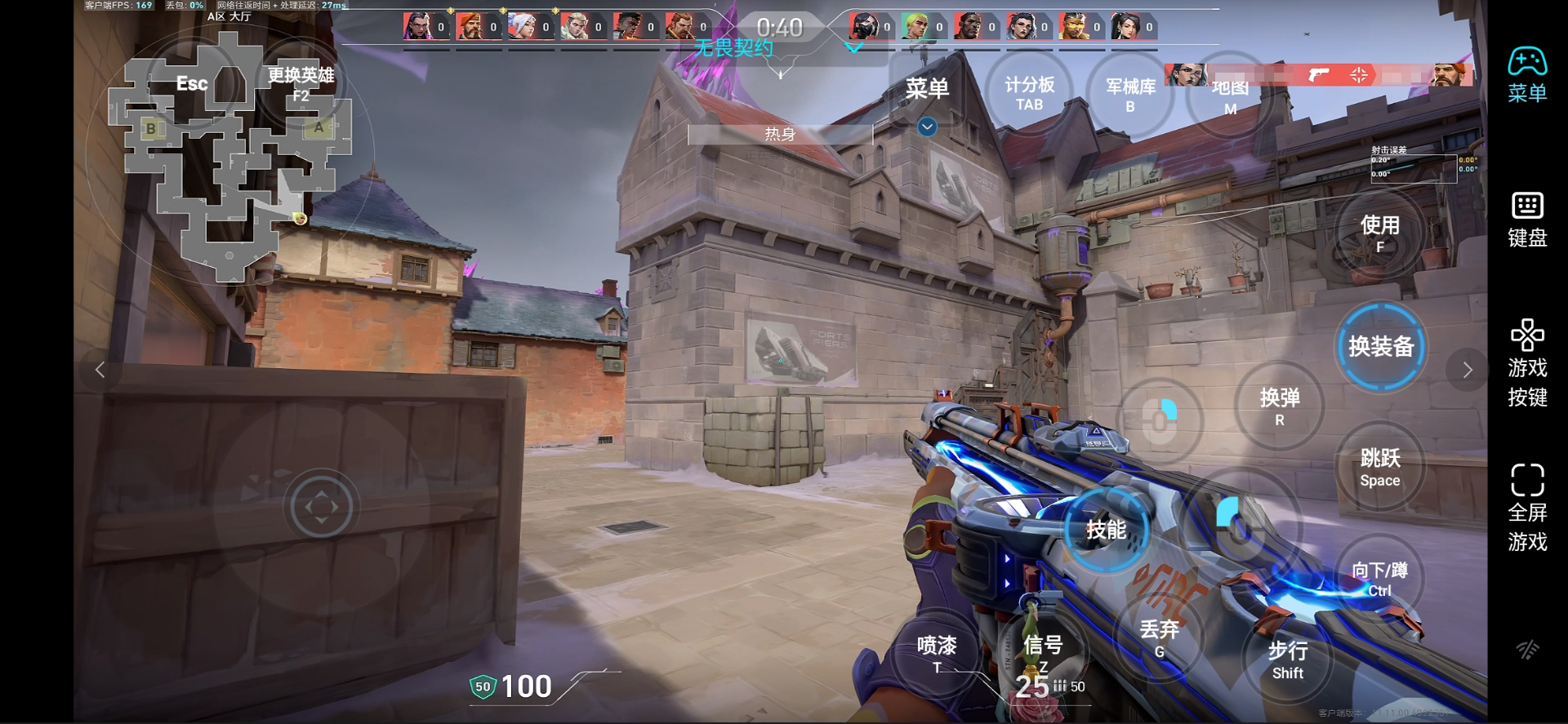
Task: Open the 键盘 keyboard sidebar option
Action: click(1527, 220)
